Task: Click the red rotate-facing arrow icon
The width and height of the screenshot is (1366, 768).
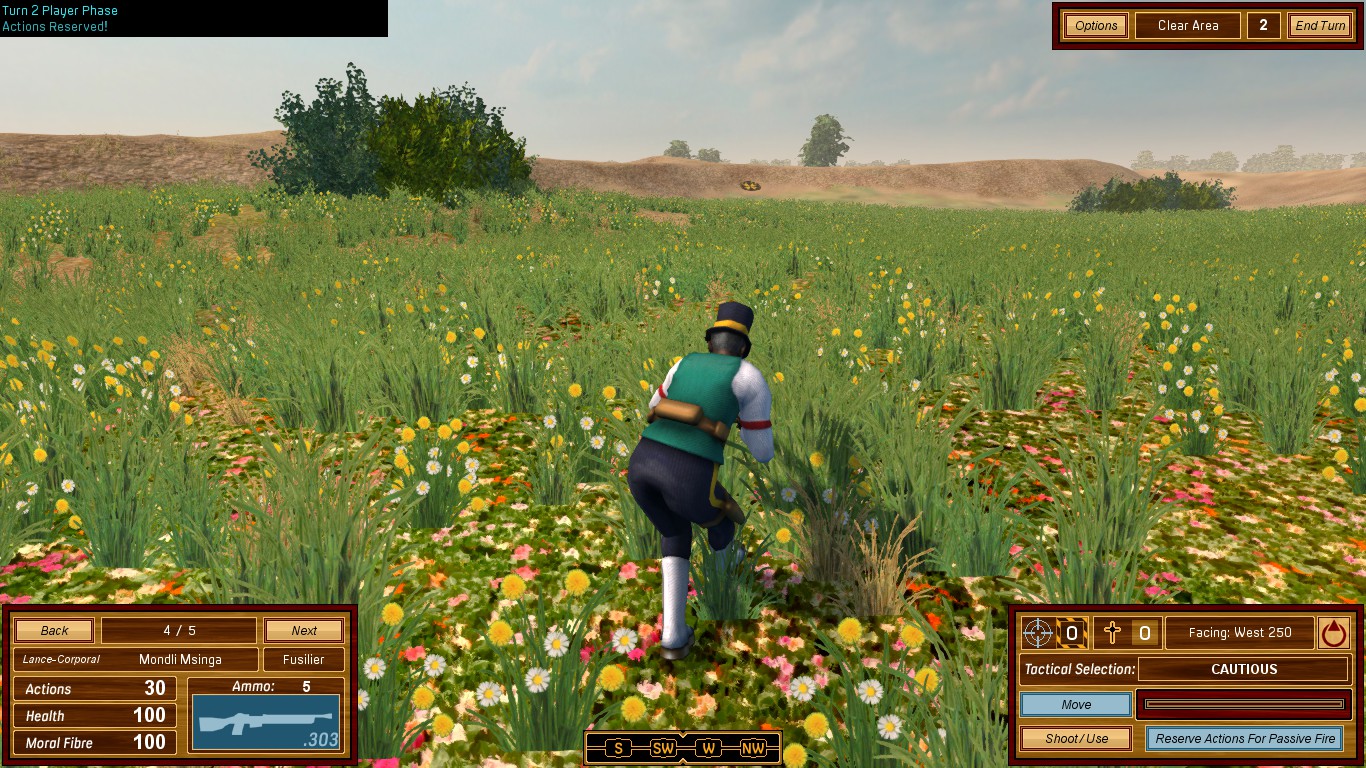Action: click(1334, 633)
